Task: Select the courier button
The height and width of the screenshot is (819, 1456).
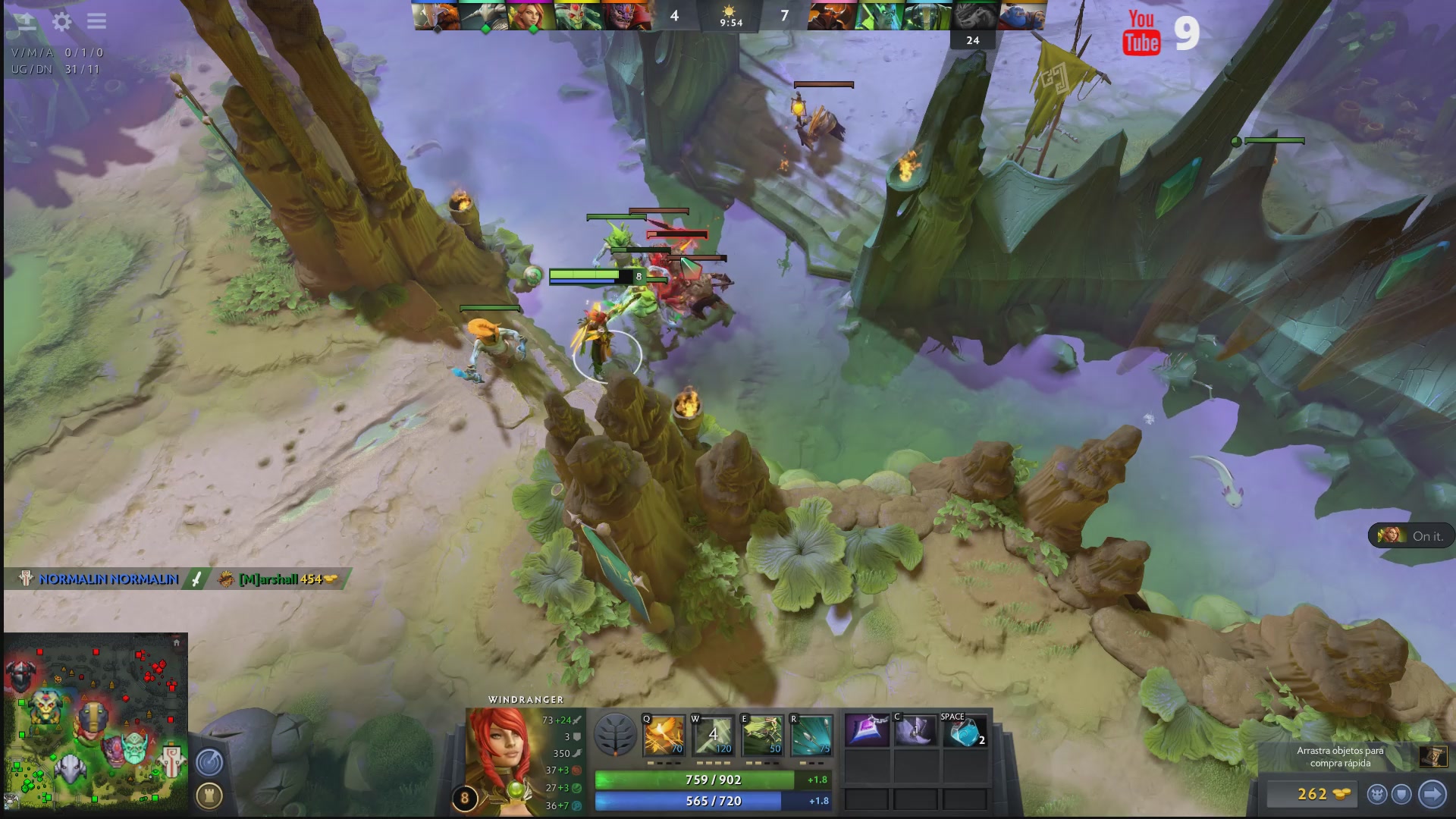Action: [1377, 794]
